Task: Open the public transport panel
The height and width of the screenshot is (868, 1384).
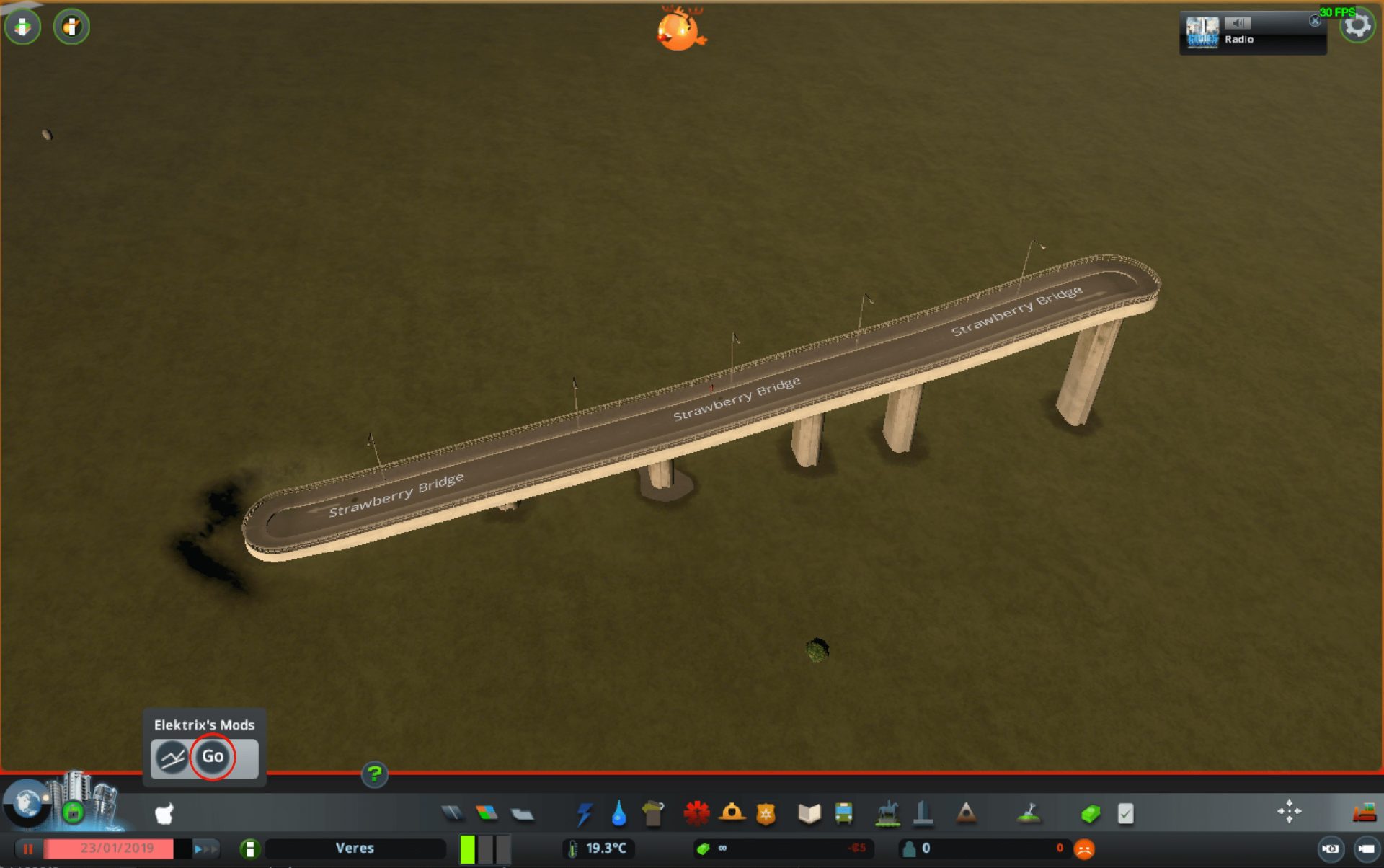Action: tap(843, 813)
